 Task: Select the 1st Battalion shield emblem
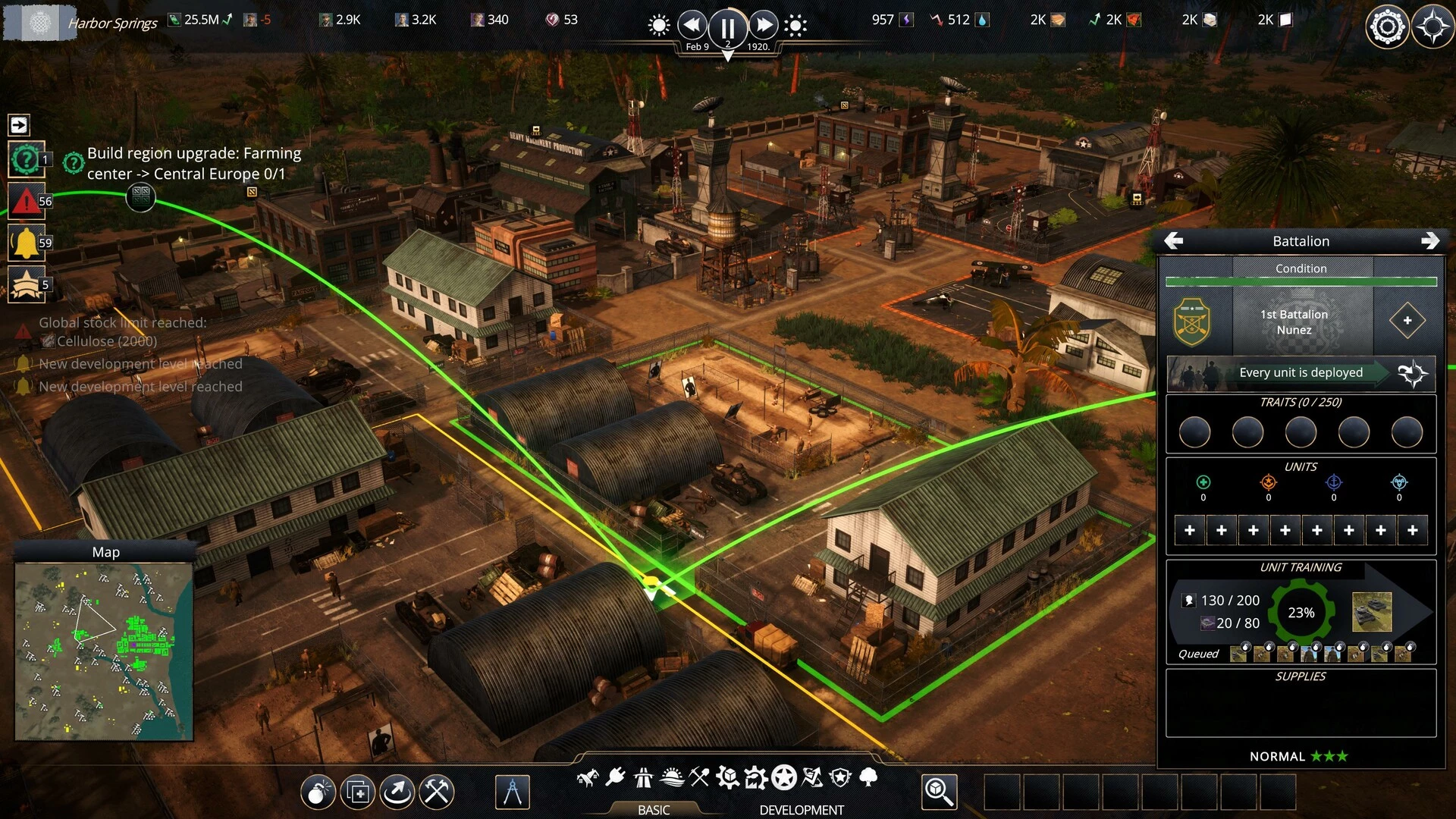pyautogui.click(x=1192, y=322)
